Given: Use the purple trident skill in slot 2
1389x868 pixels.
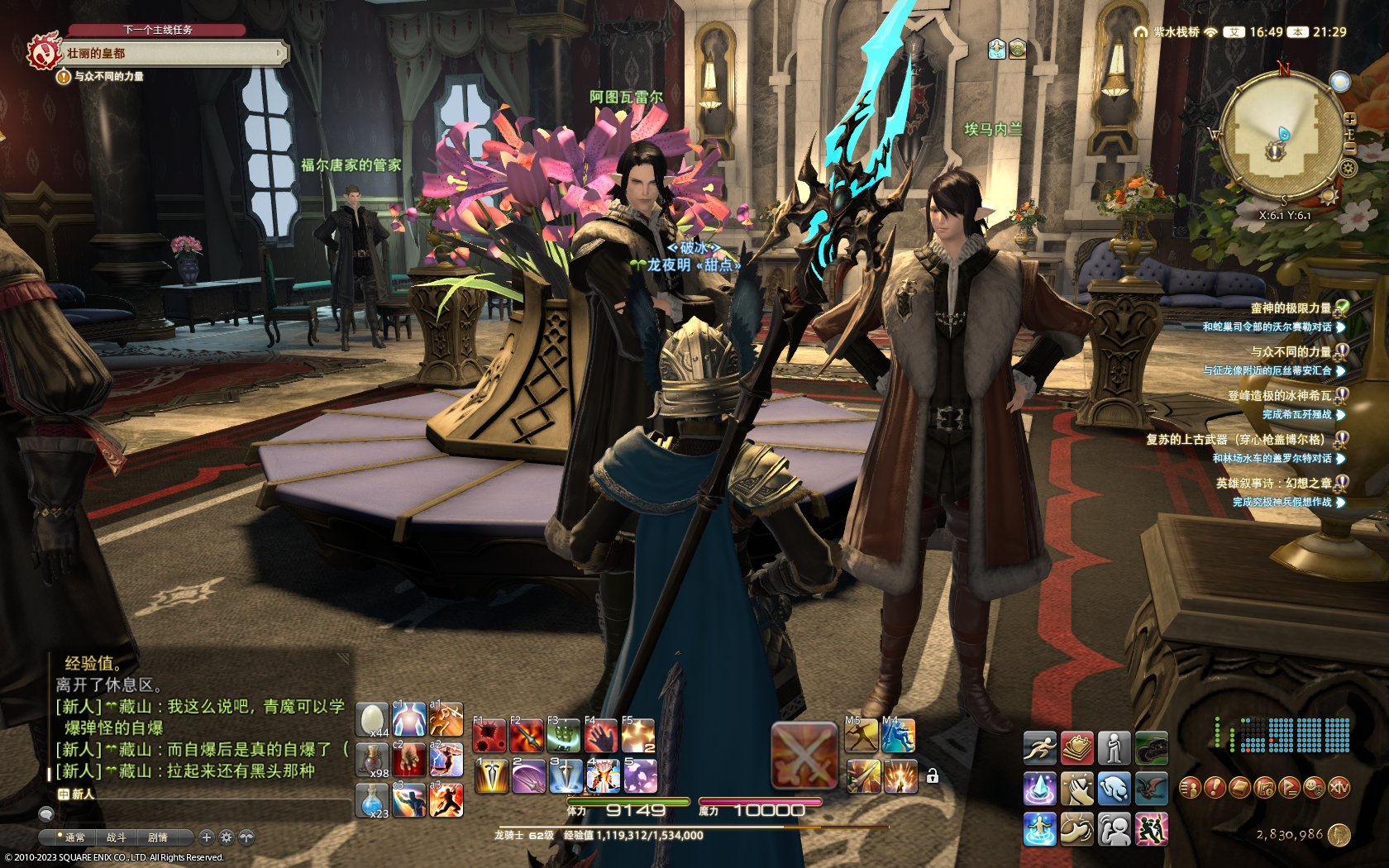Looking at the screenshot, I should (527, 776).
